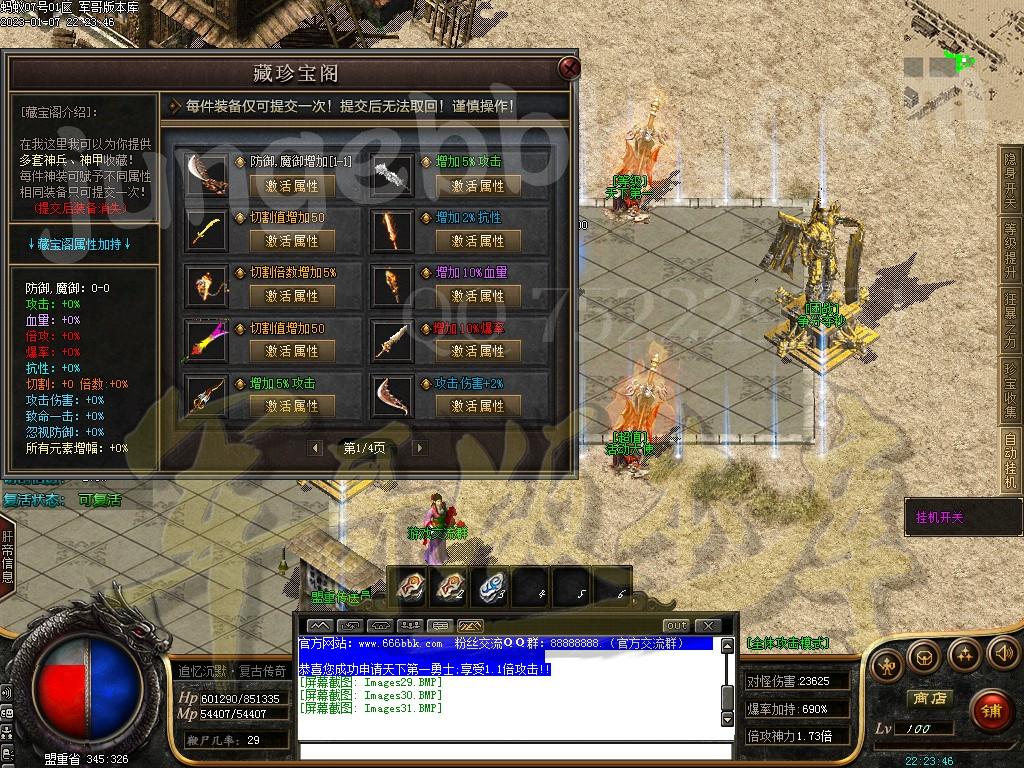Close the 藏珍宝阁 treasure window

point(569,68)
